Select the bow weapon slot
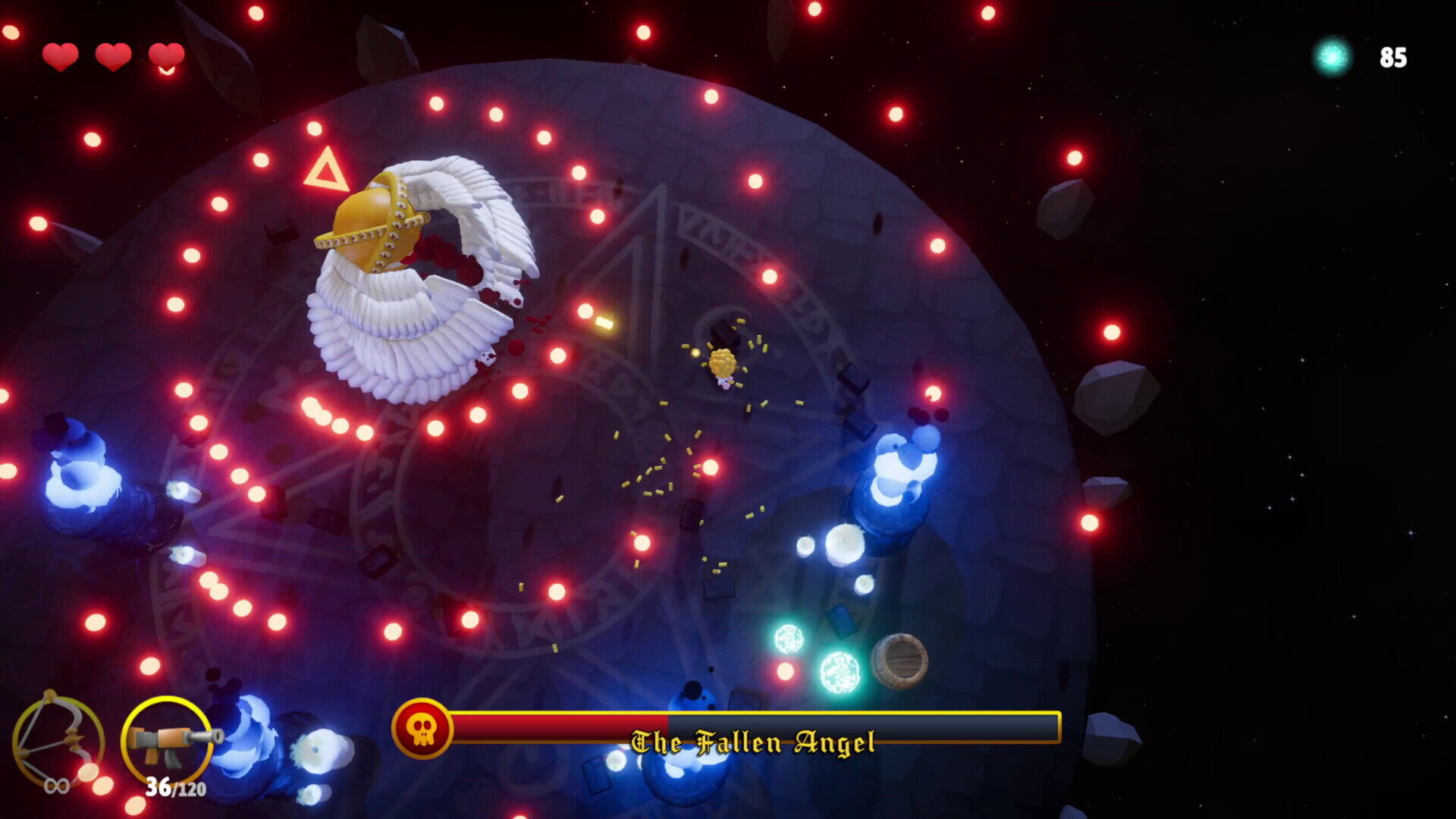This screenshot has width=1456, height=819. pyautogui.click(x=58, y=739)
